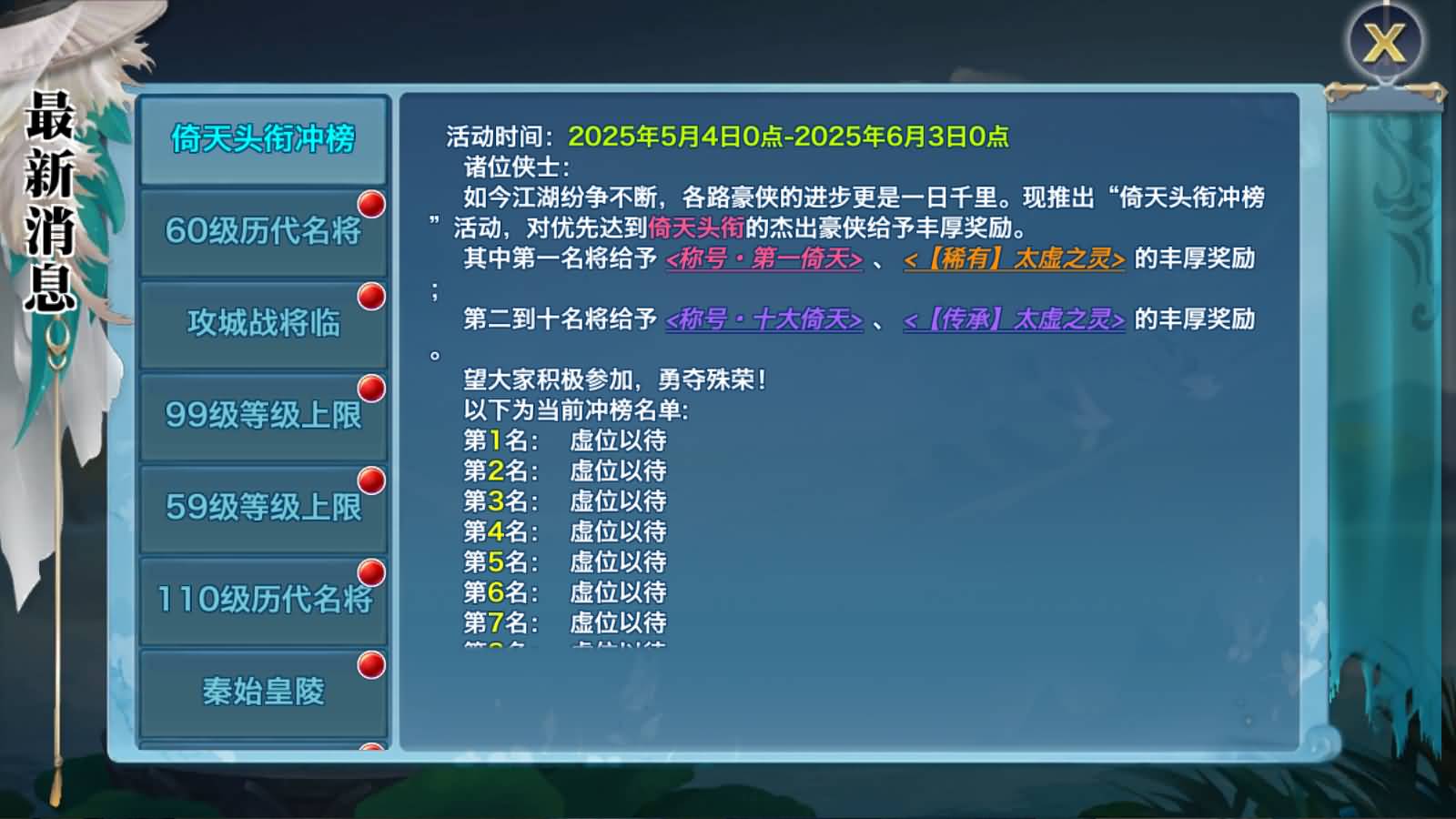
Task: Open the 称号·第一倚天 reward link
Action: coord(763,261)
